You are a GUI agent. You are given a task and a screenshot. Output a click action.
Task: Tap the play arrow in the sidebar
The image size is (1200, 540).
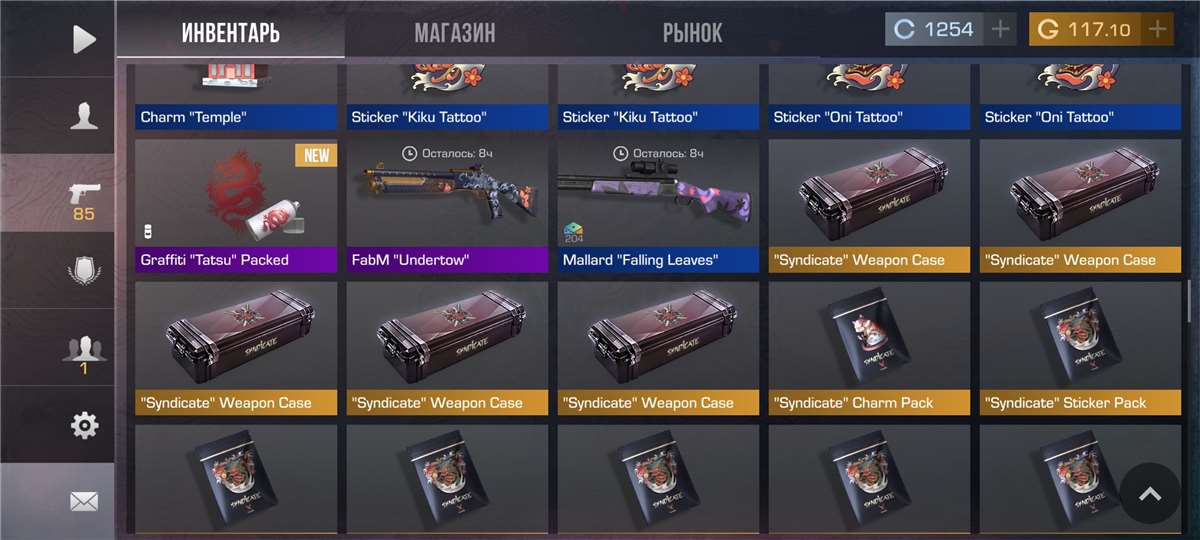click(84, 39)
